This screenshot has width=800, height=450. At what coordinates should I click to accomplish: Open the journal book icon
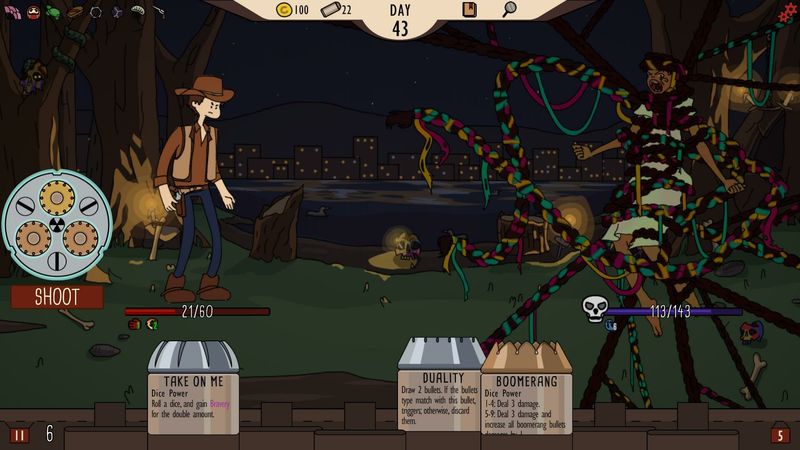(469, 10)
